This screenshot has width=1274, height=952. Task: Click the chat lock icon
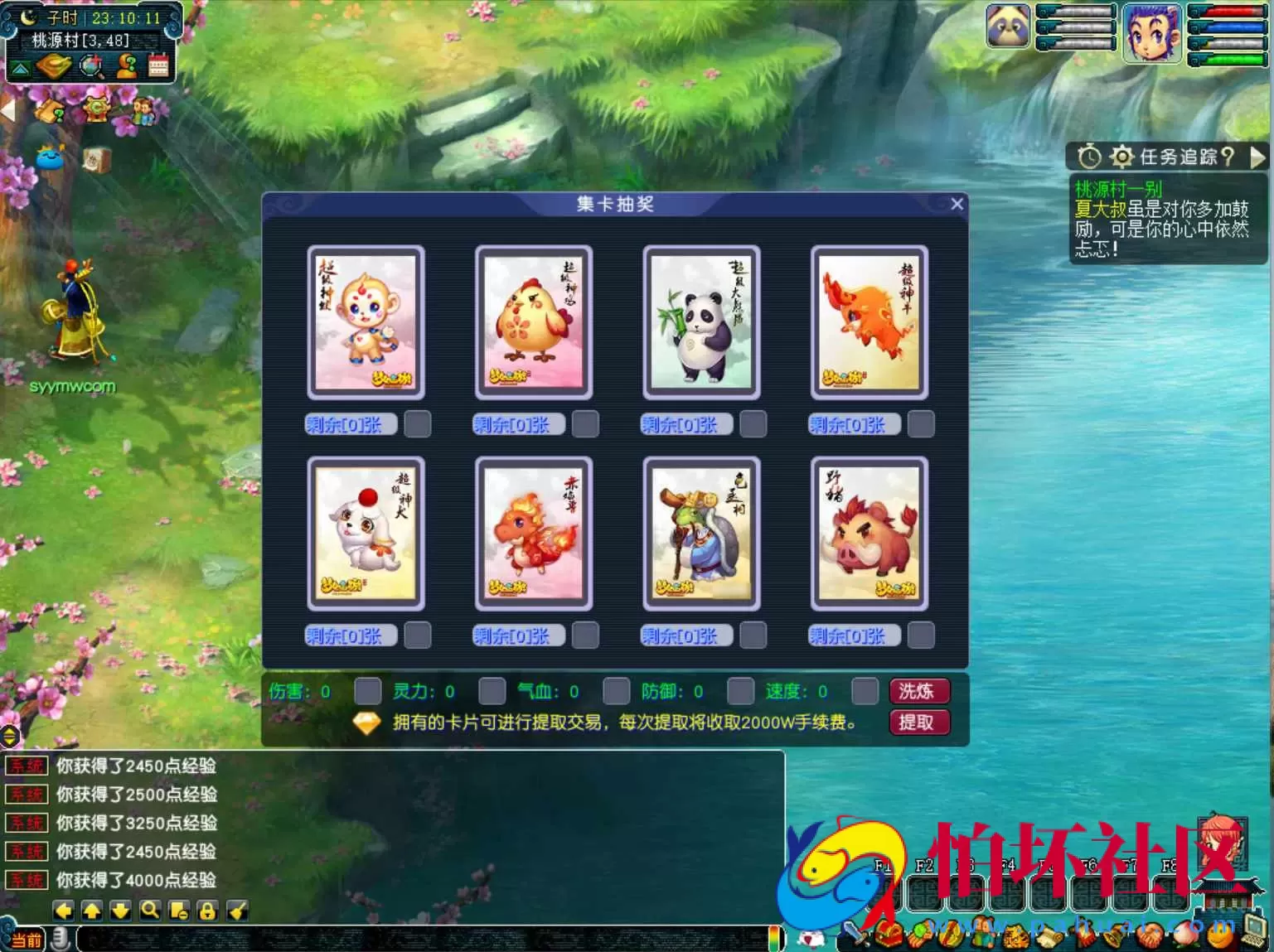click(x=206, y=911)
